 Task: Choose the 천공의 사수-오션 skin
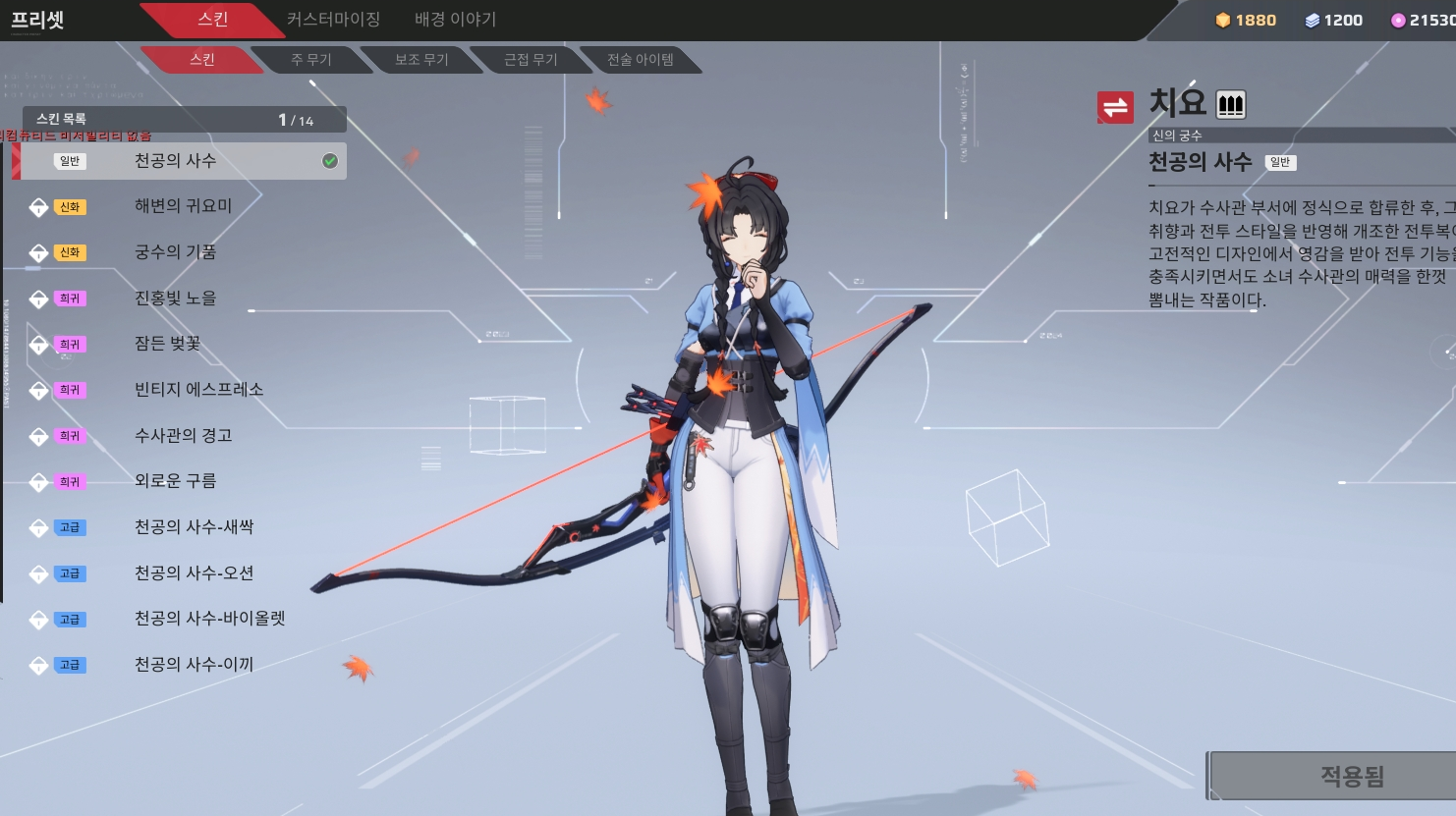pyautogui.click(x=194, y=573)
